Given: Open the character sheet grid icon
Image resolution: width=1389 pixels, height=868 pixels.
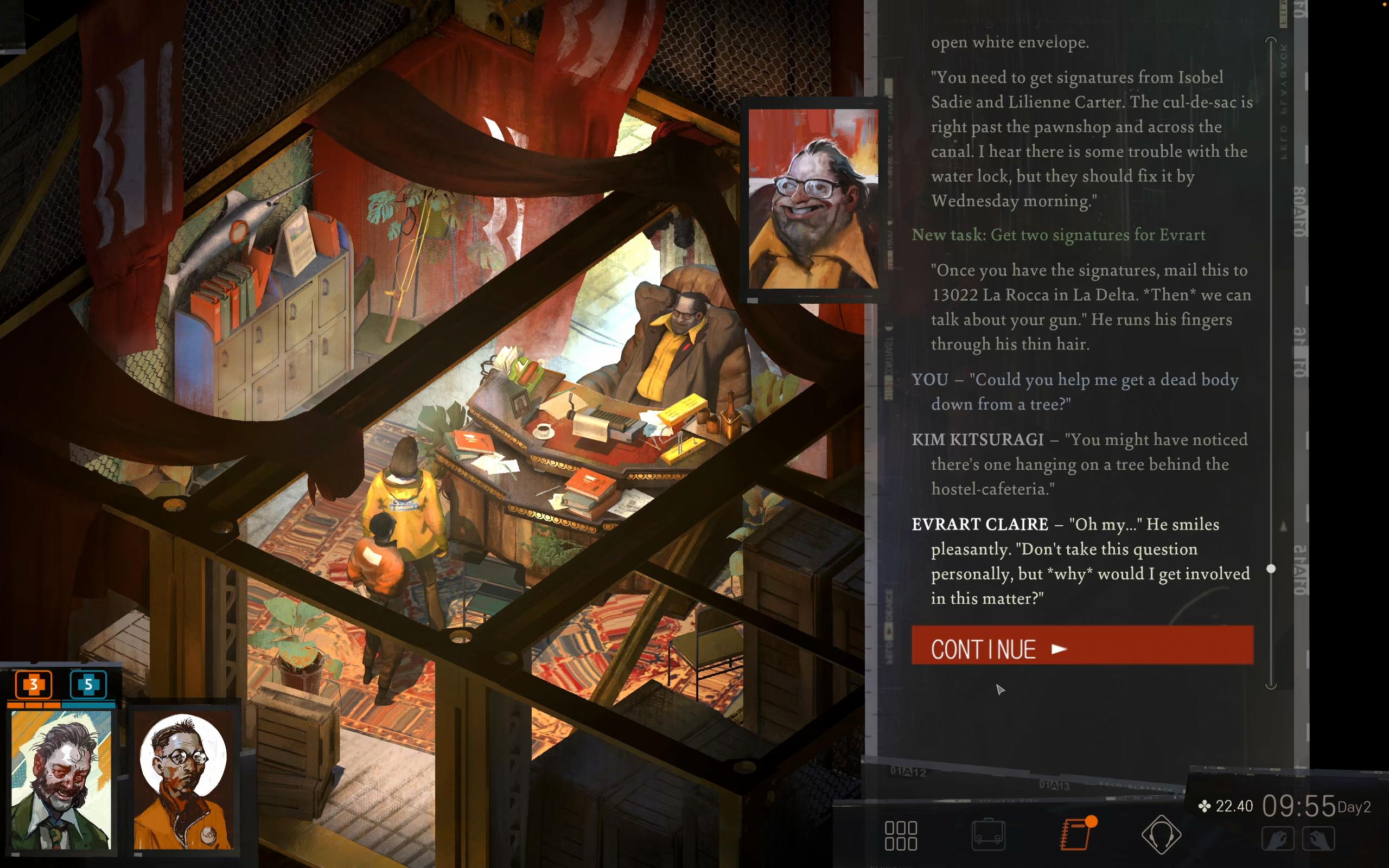Looking at the screenshot, I should coord(903,835).
